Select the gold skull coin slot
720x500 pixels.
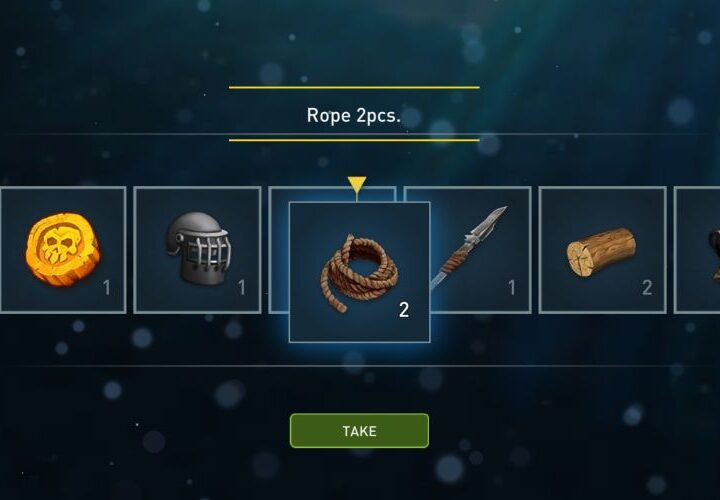62,249
